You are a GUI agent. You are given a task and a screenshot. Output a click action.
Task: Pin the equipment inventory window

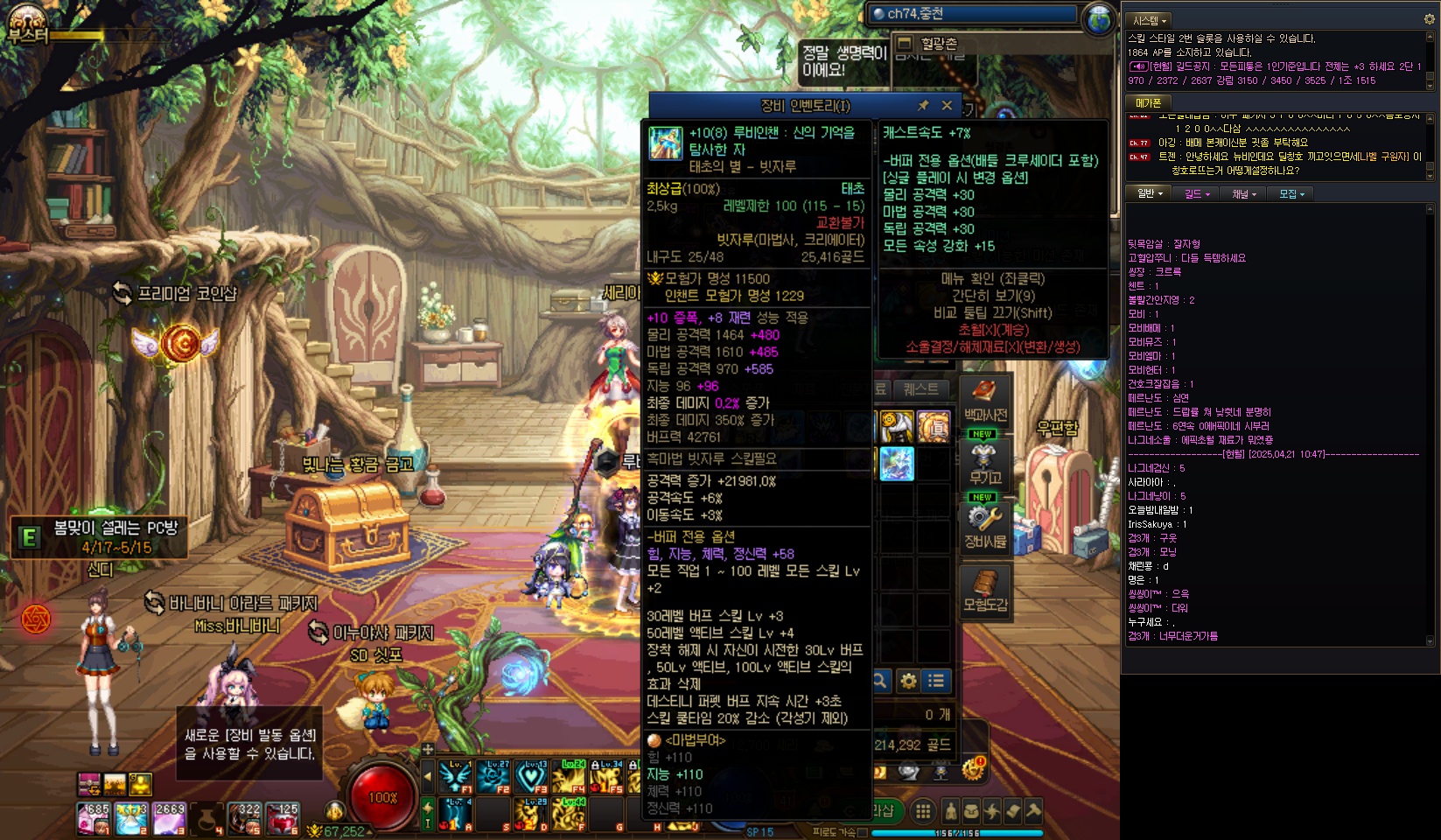(x=922, y=106)
